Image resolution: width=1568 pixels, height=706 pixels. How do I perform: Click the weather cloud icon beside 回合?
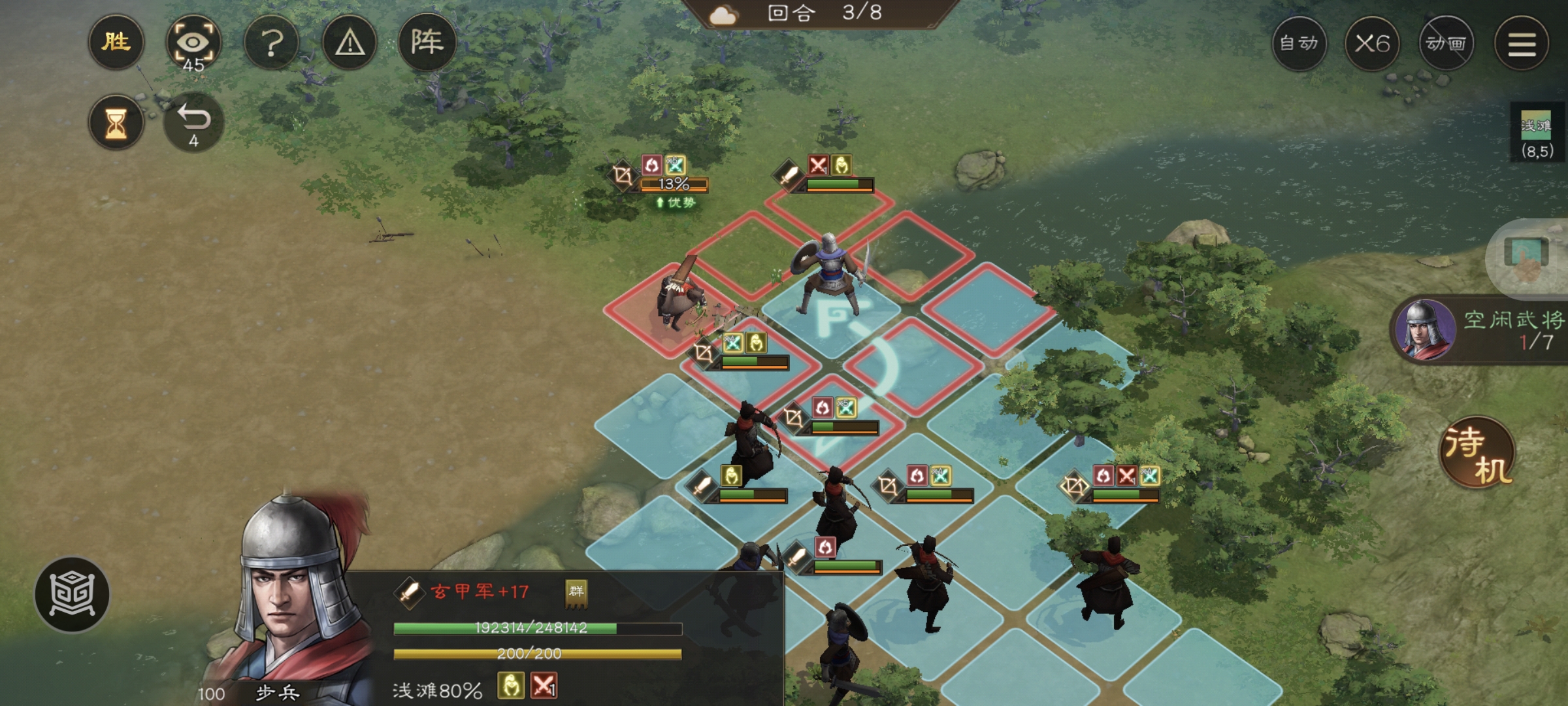click(723, 16)
